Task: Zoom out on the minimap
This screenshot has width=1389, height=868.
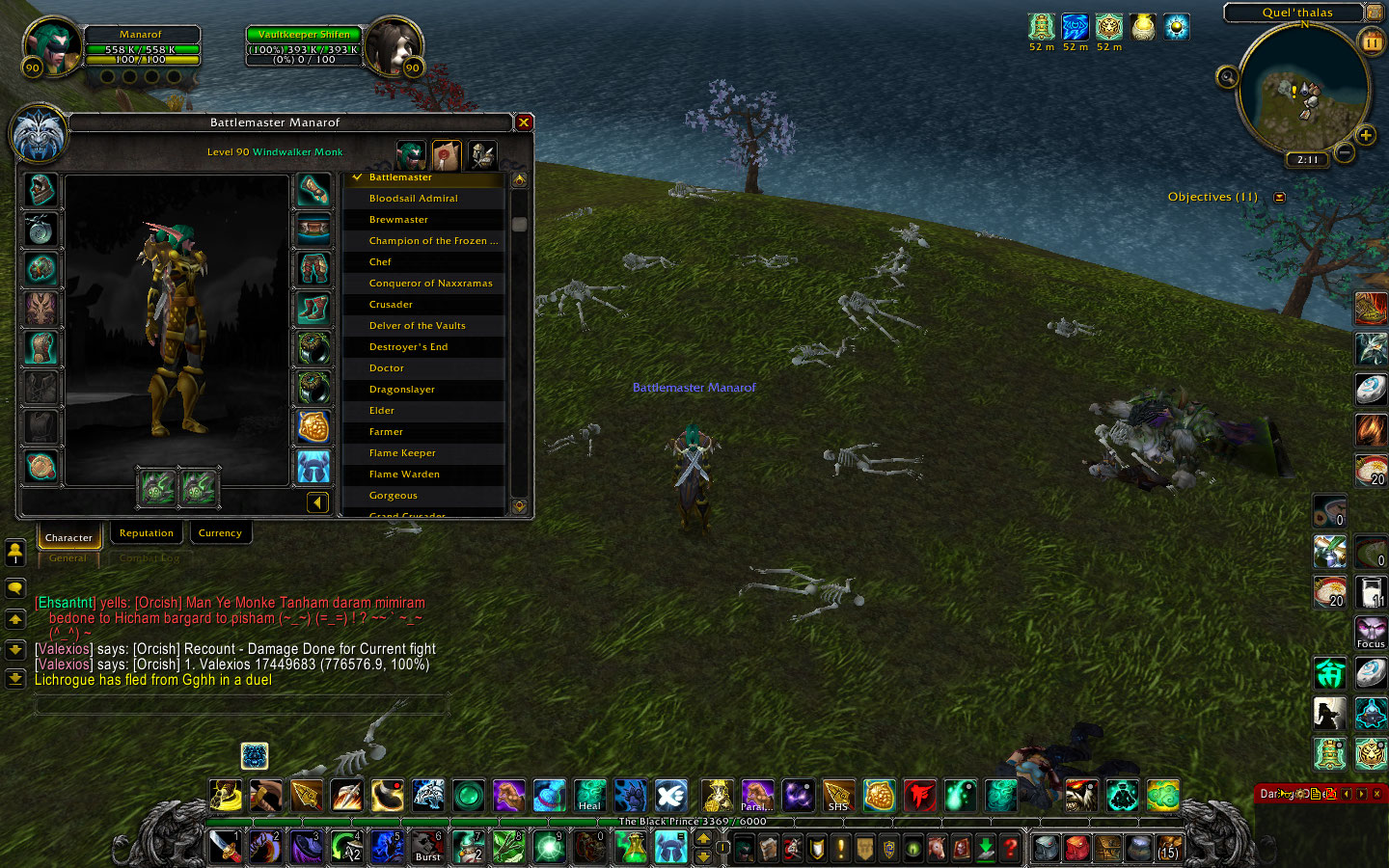Action: 1345,152
